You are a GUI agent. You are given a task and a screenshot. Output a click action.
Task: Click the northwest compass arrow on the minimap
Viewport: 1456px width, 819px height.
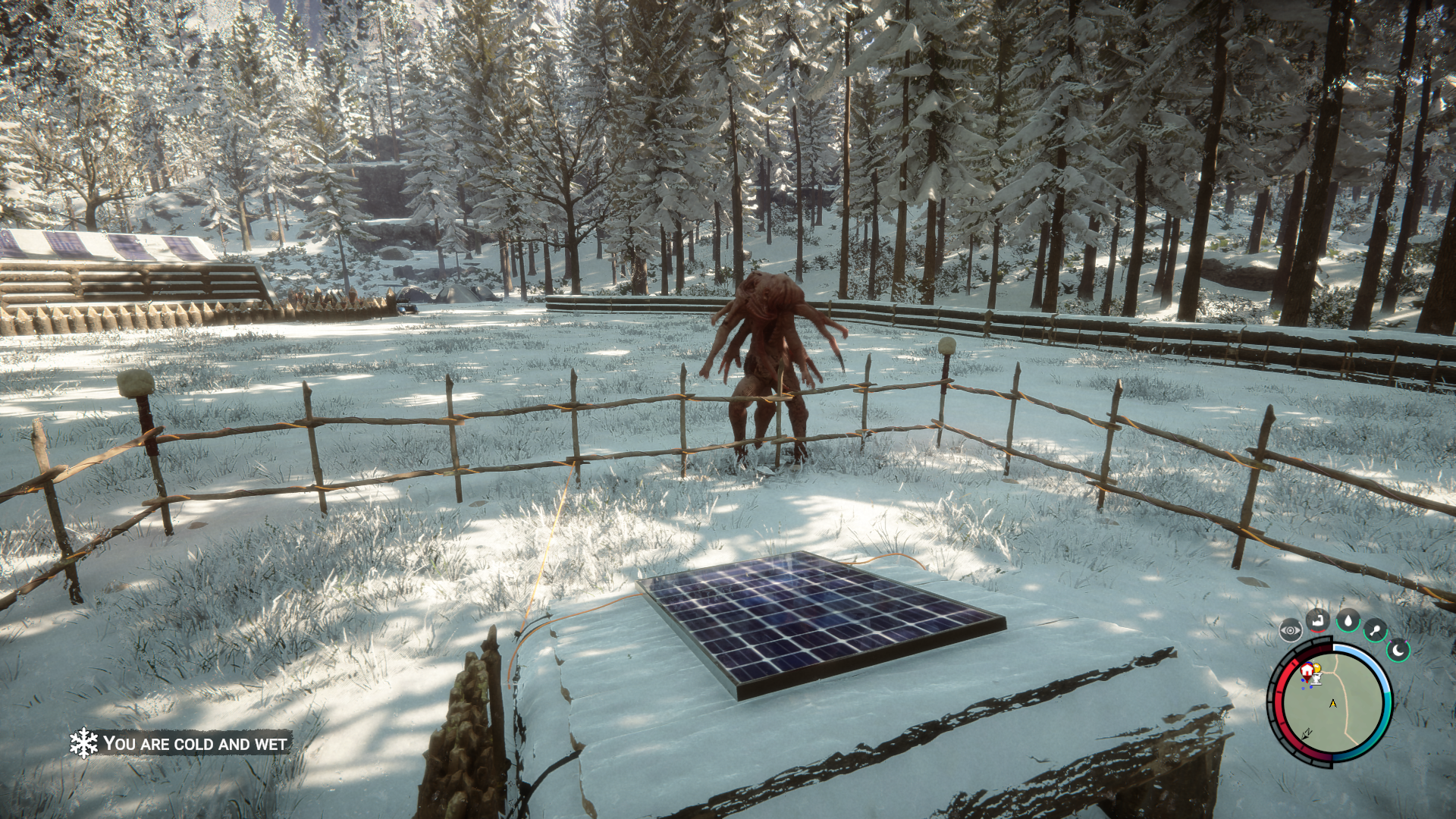tap(1306, 735)
